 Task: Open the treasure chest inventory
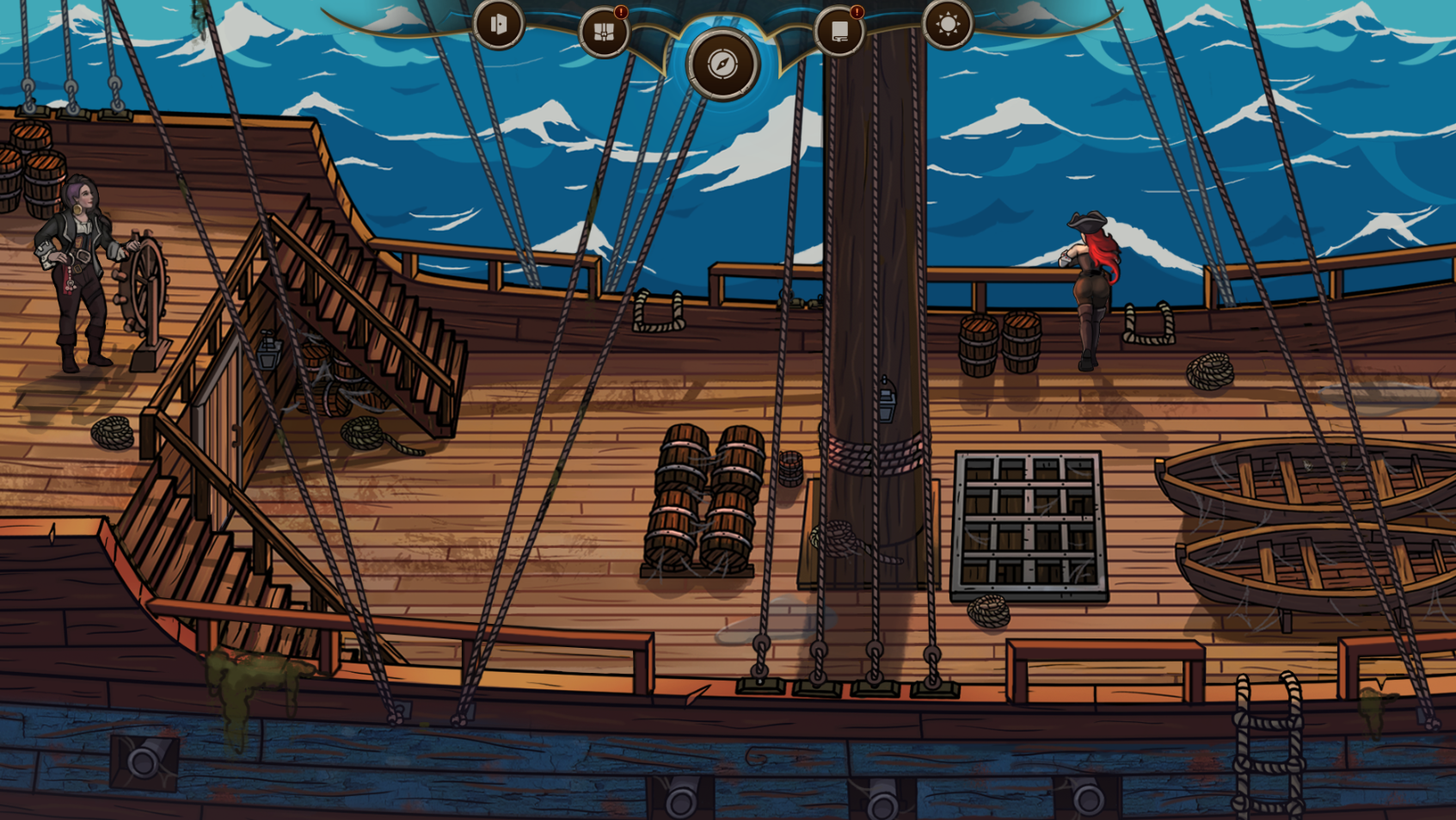604,33
